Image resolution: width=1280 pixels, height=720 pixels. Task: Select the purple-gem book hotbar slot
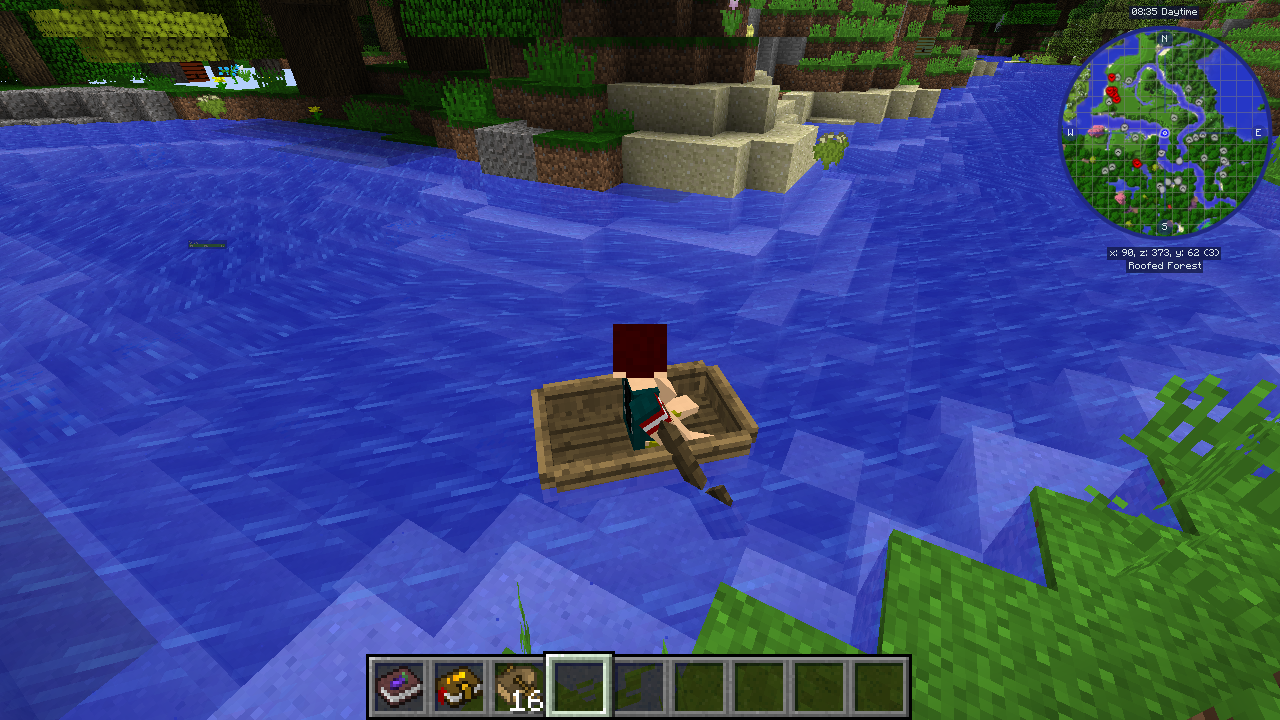tap(398, 687)
